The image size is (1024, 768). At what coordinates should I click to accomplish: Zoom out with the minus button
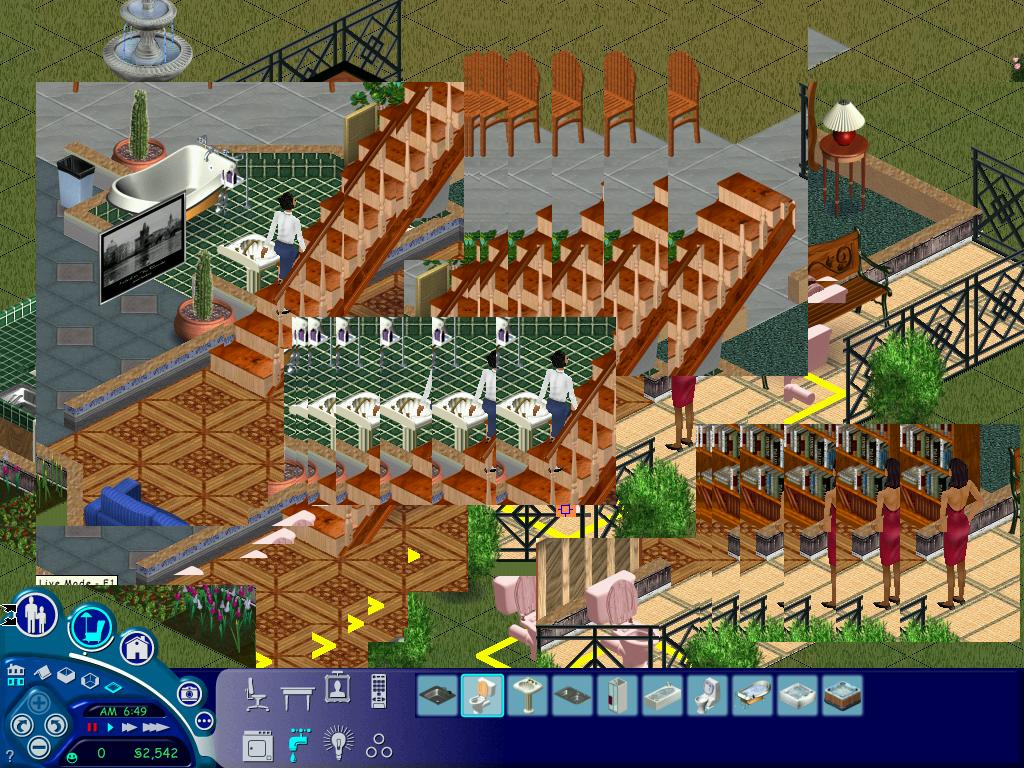click(37, 746)
